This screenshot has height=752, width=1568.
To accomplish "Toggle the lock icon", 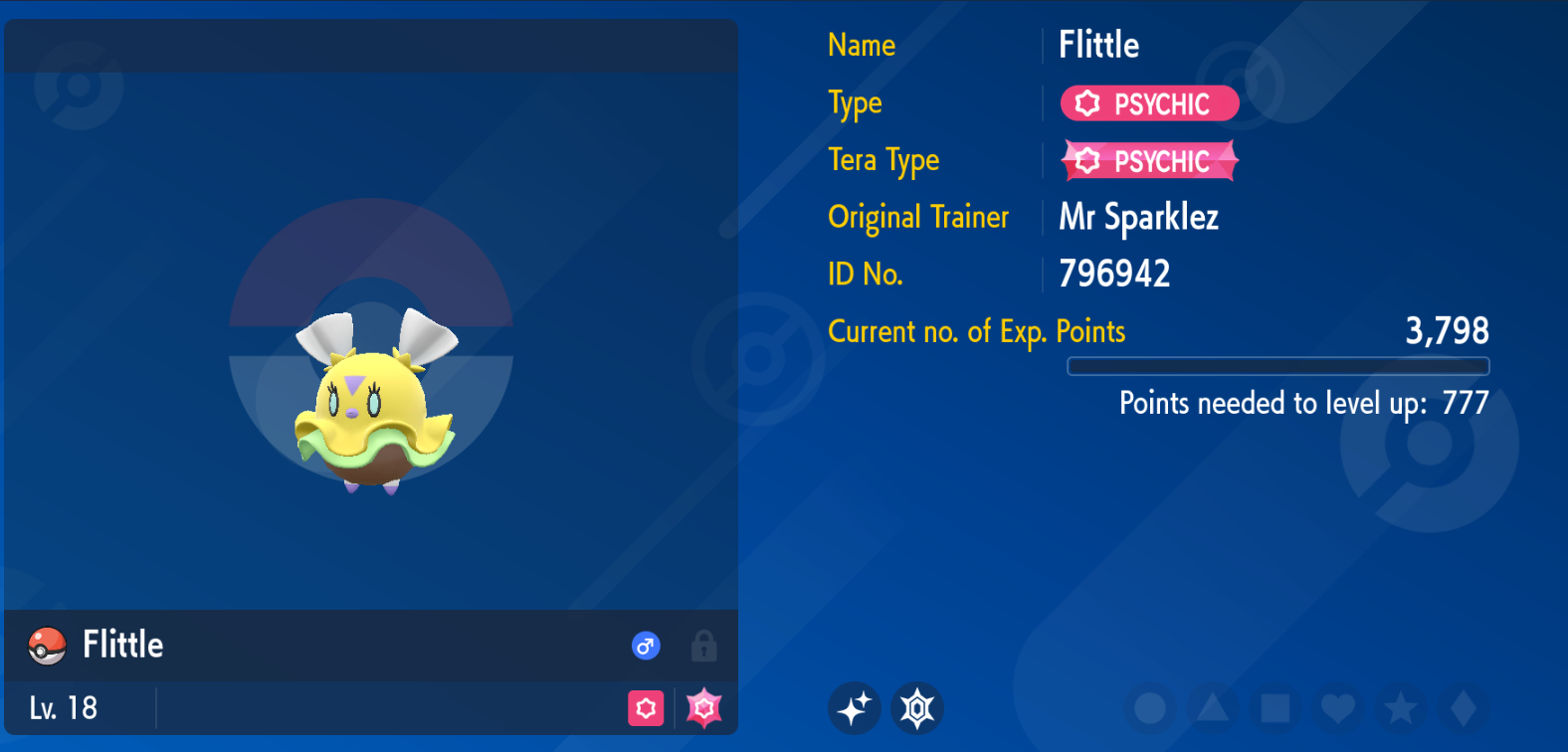I will (704, 645).
